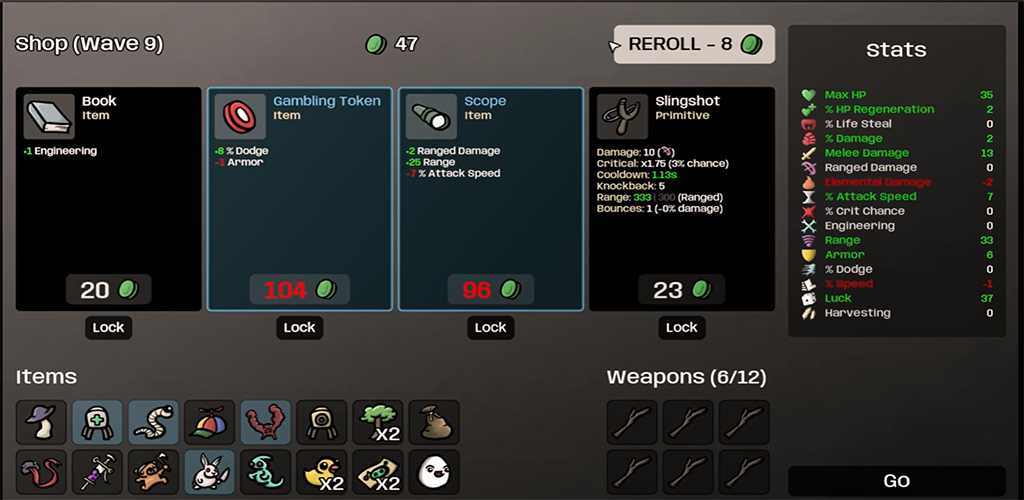Screen dimensions: 1024x500
Task: Start the next wave with GO
Action: click(x=896, y=481)
